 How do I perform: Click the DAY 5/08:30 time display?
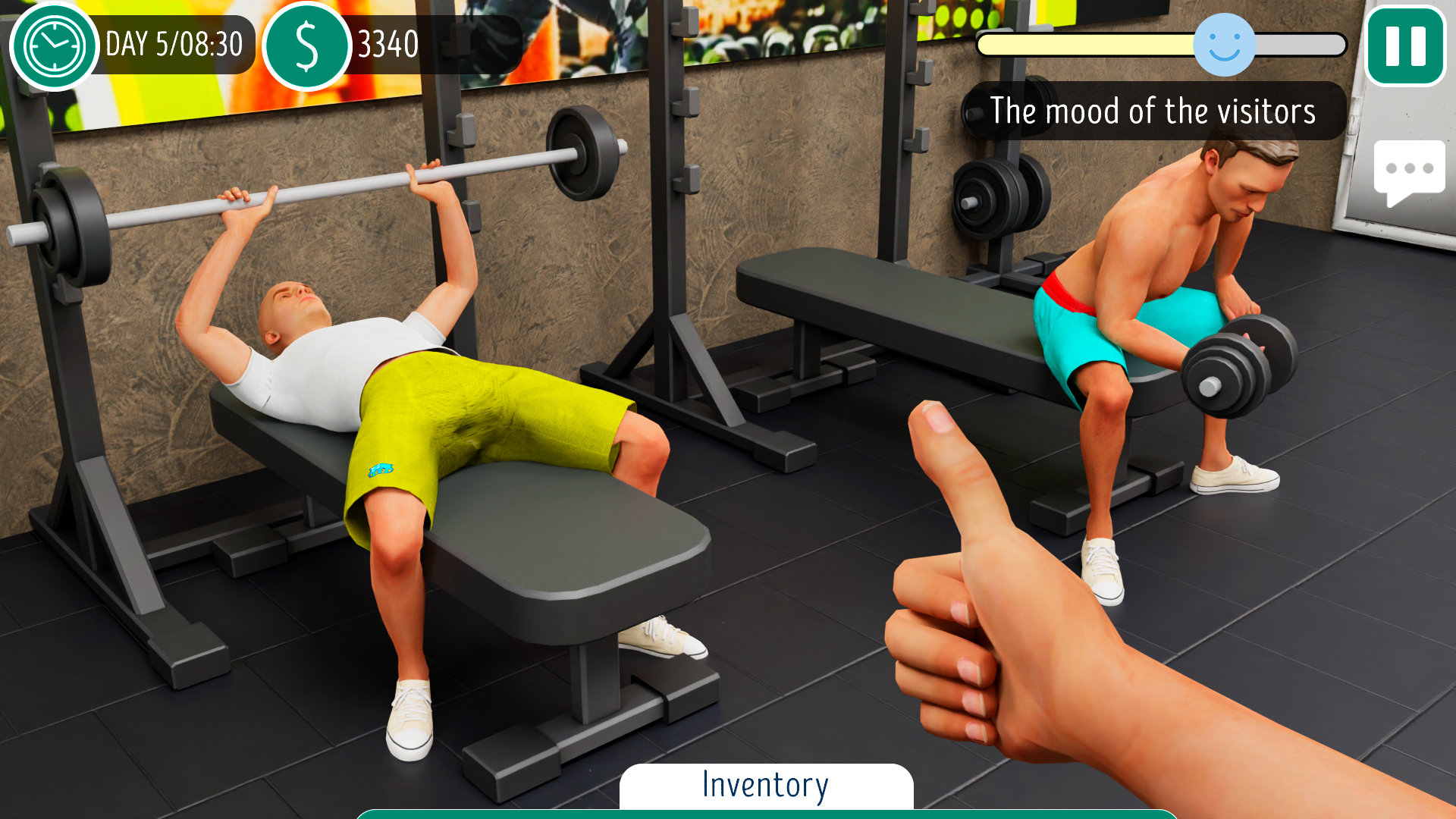[173, 44]
